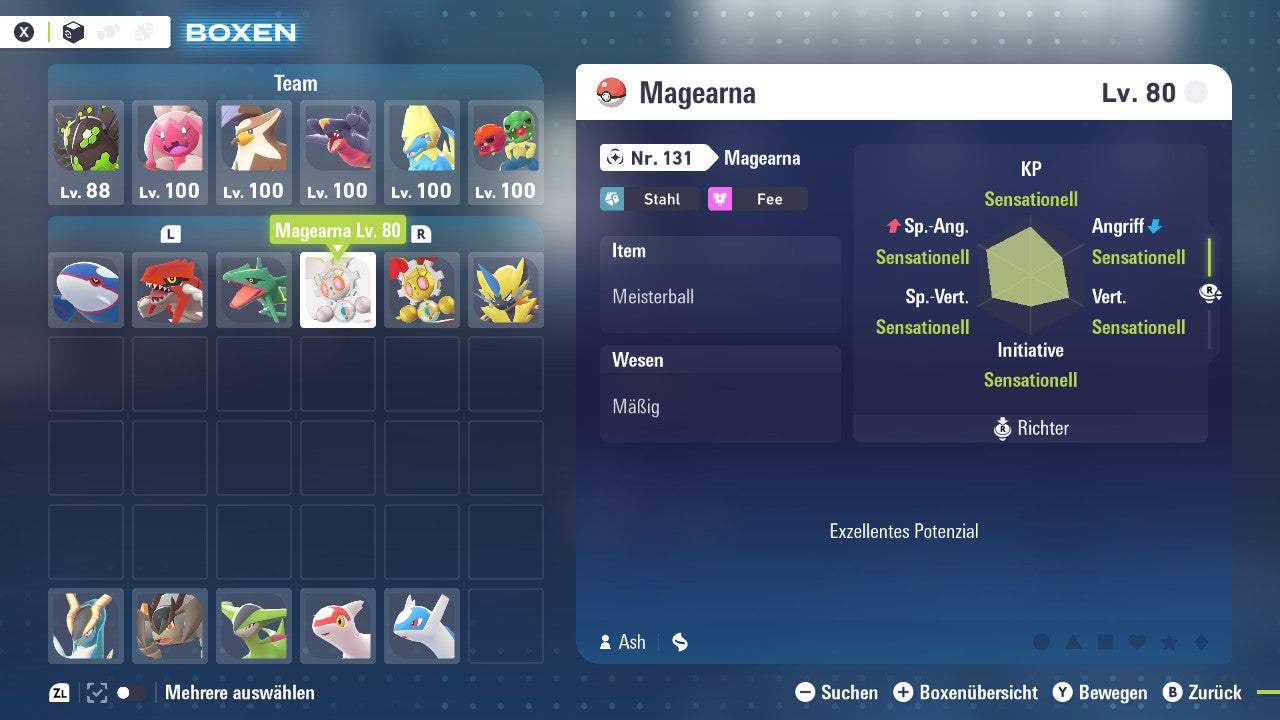
Task: Choose Groudon in the box
Action: coord(170,290)
